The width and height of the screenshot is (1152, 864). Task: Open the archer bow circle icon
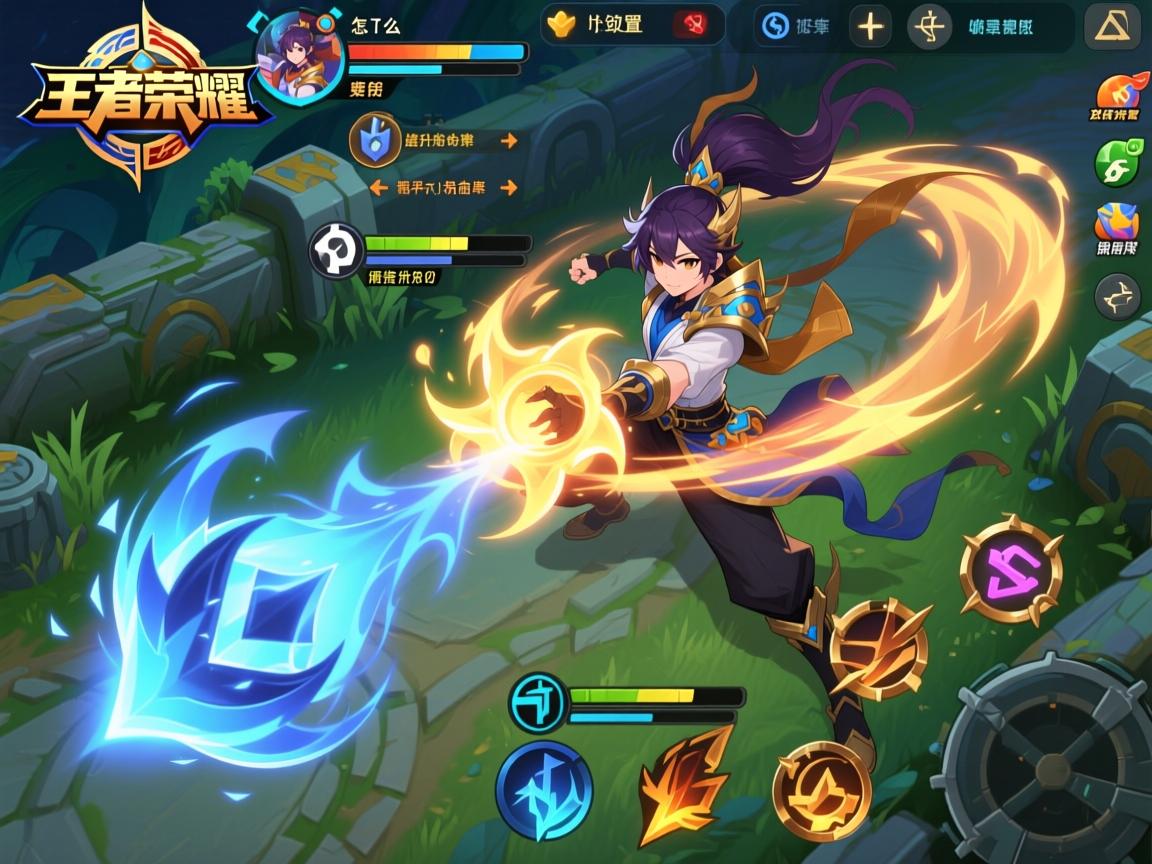point(929,27)
